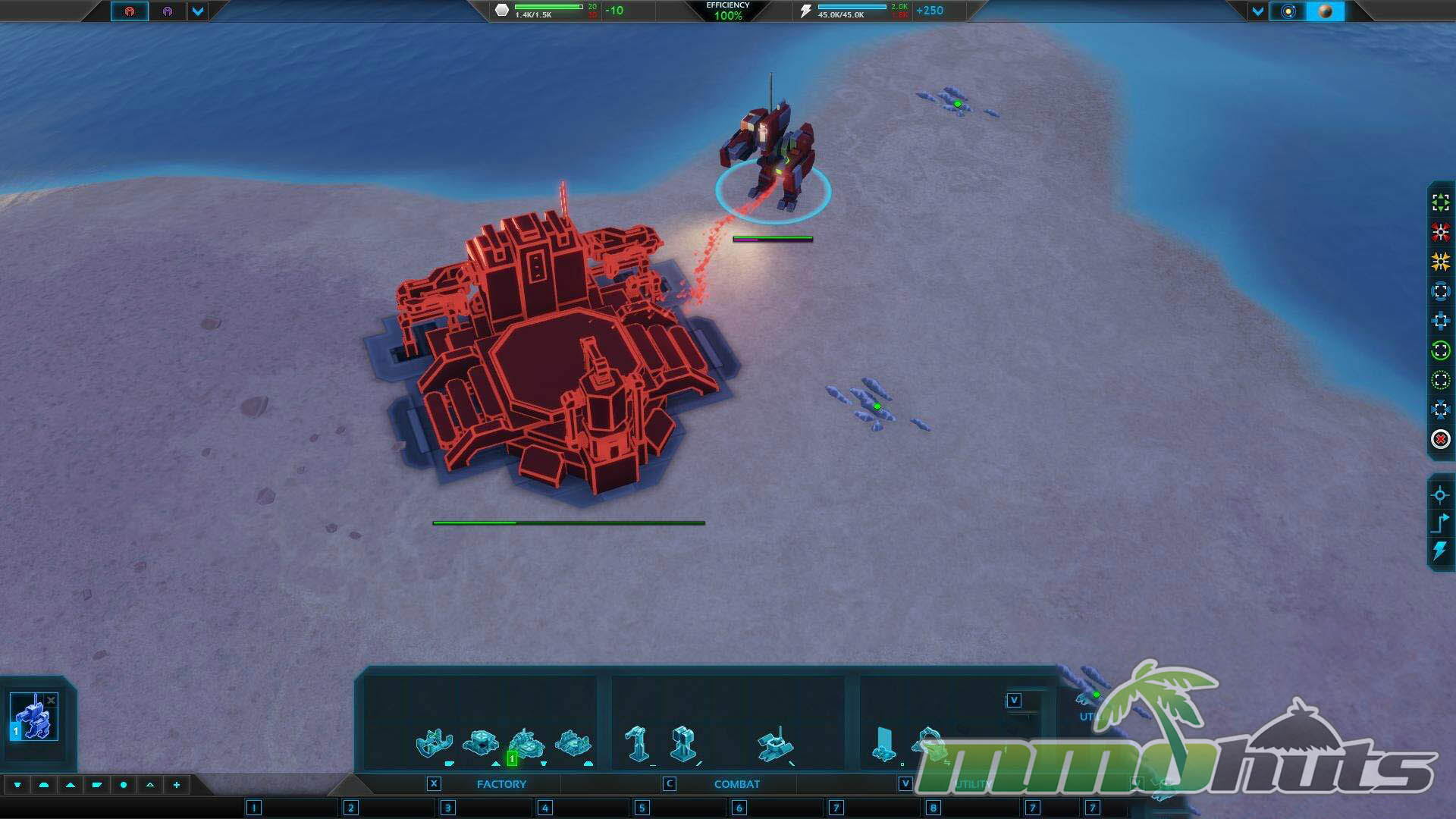Open the Combat build tab

(x=736, y=784)
